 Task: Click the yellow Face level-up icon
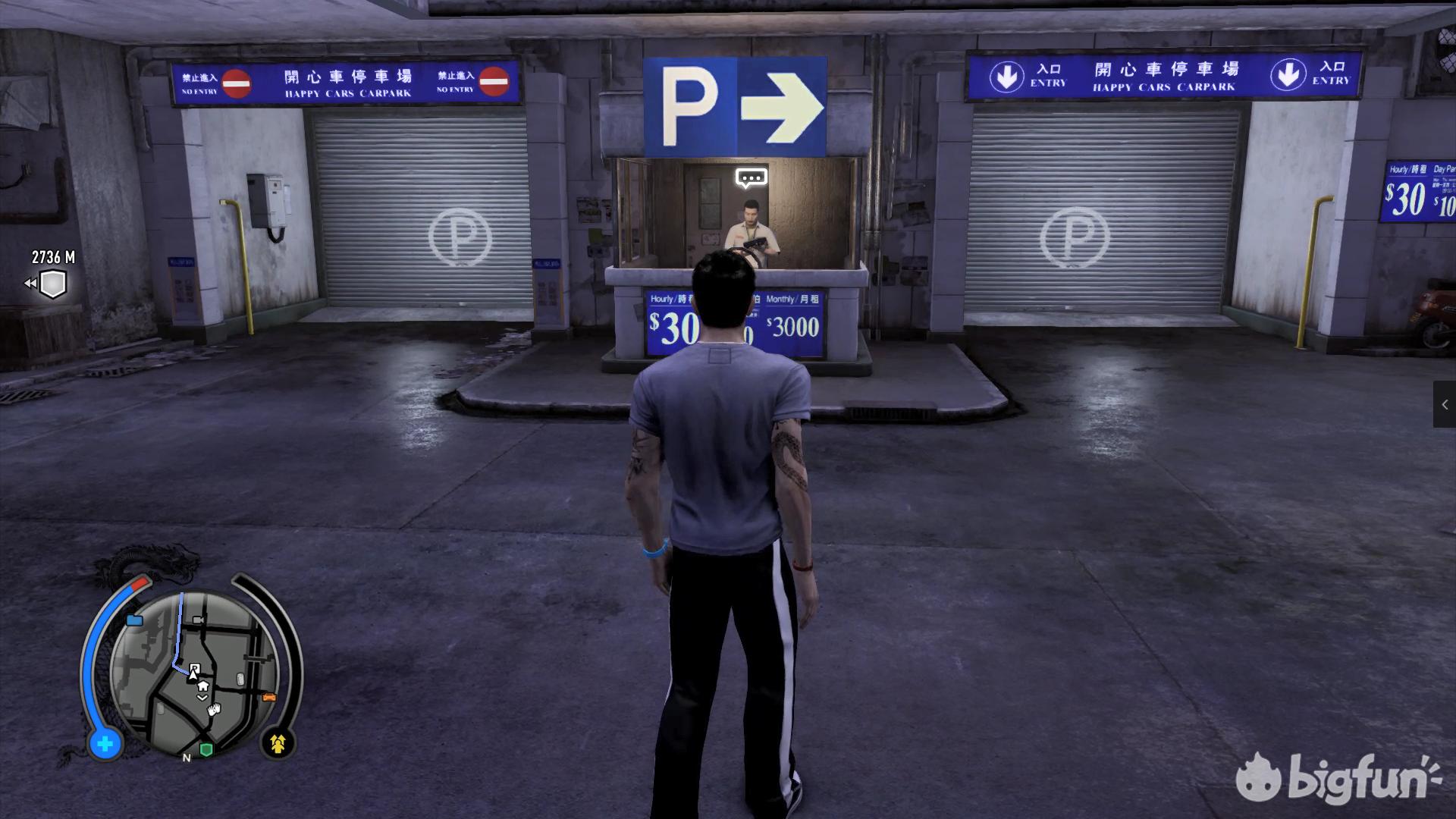[278, 744]
